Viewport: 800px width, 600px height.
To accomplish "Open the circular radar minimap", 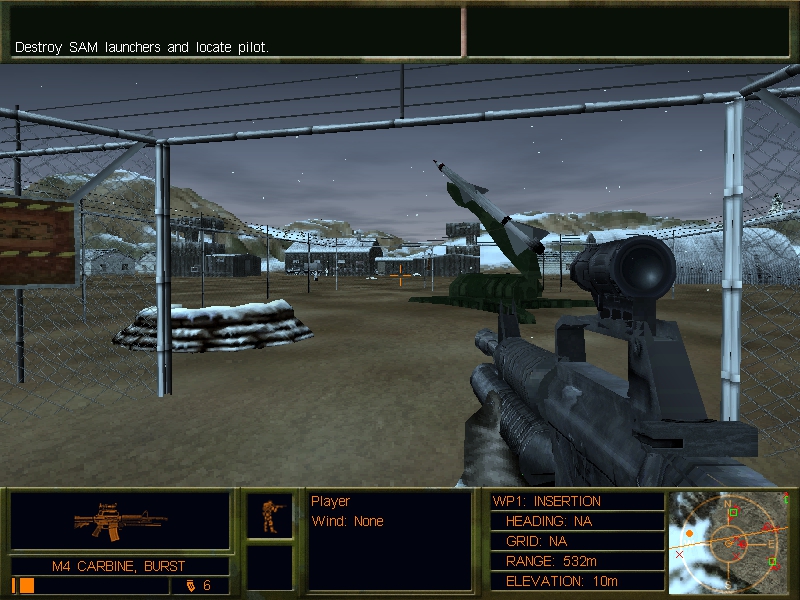I will [x=729, y=541].
